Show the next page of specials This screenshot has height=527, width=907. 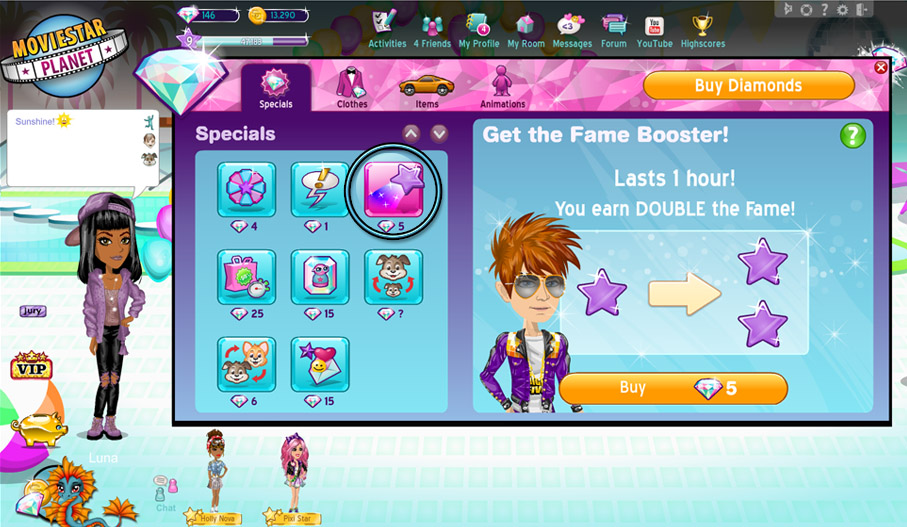coord(438,133)
